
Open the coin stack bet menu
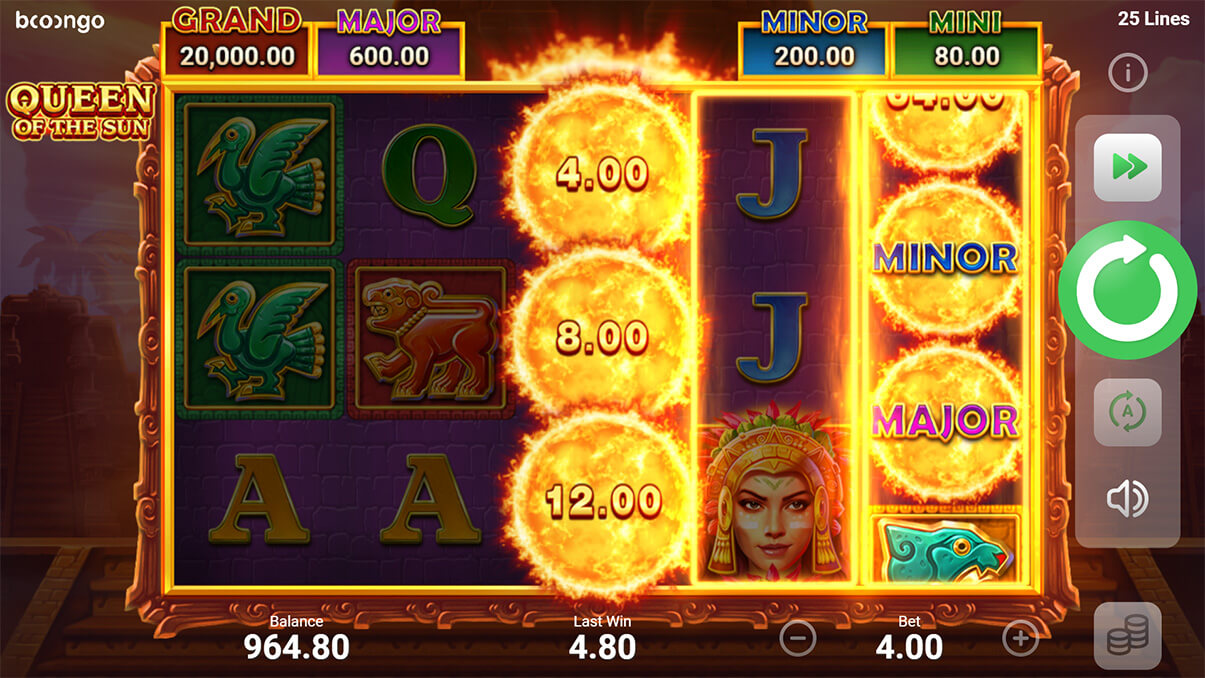[x=1127, y=636]
